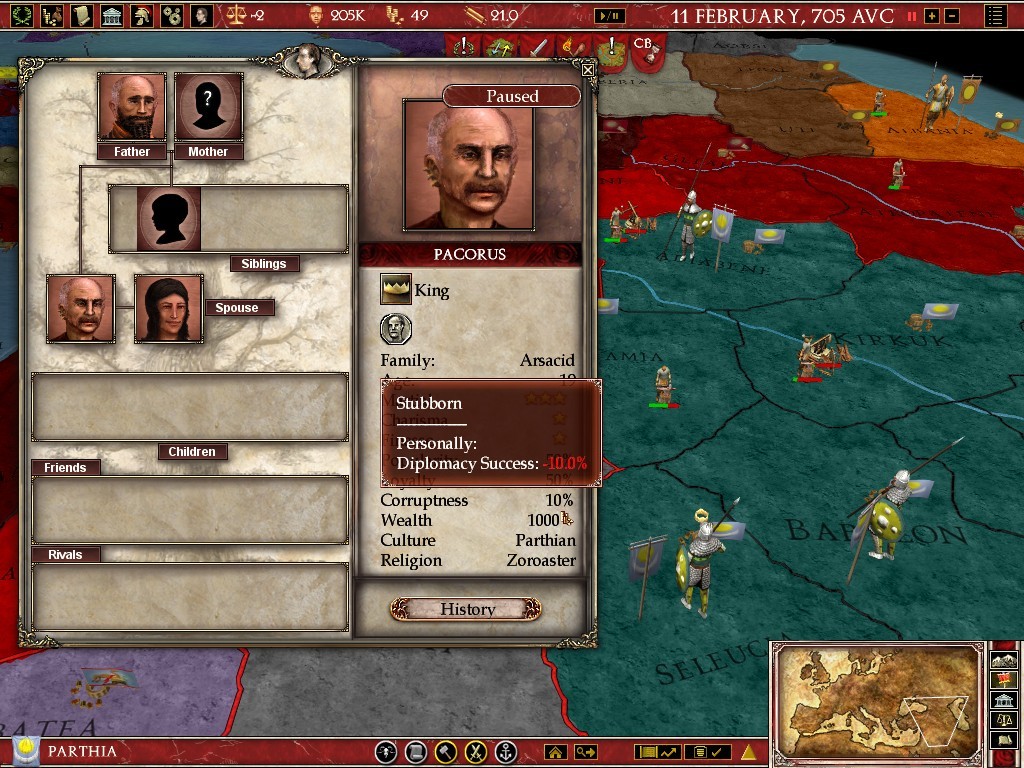The image size is (1024, 768).
Task: Select the anchor build-navy button
Action: [x=507, y=752]
